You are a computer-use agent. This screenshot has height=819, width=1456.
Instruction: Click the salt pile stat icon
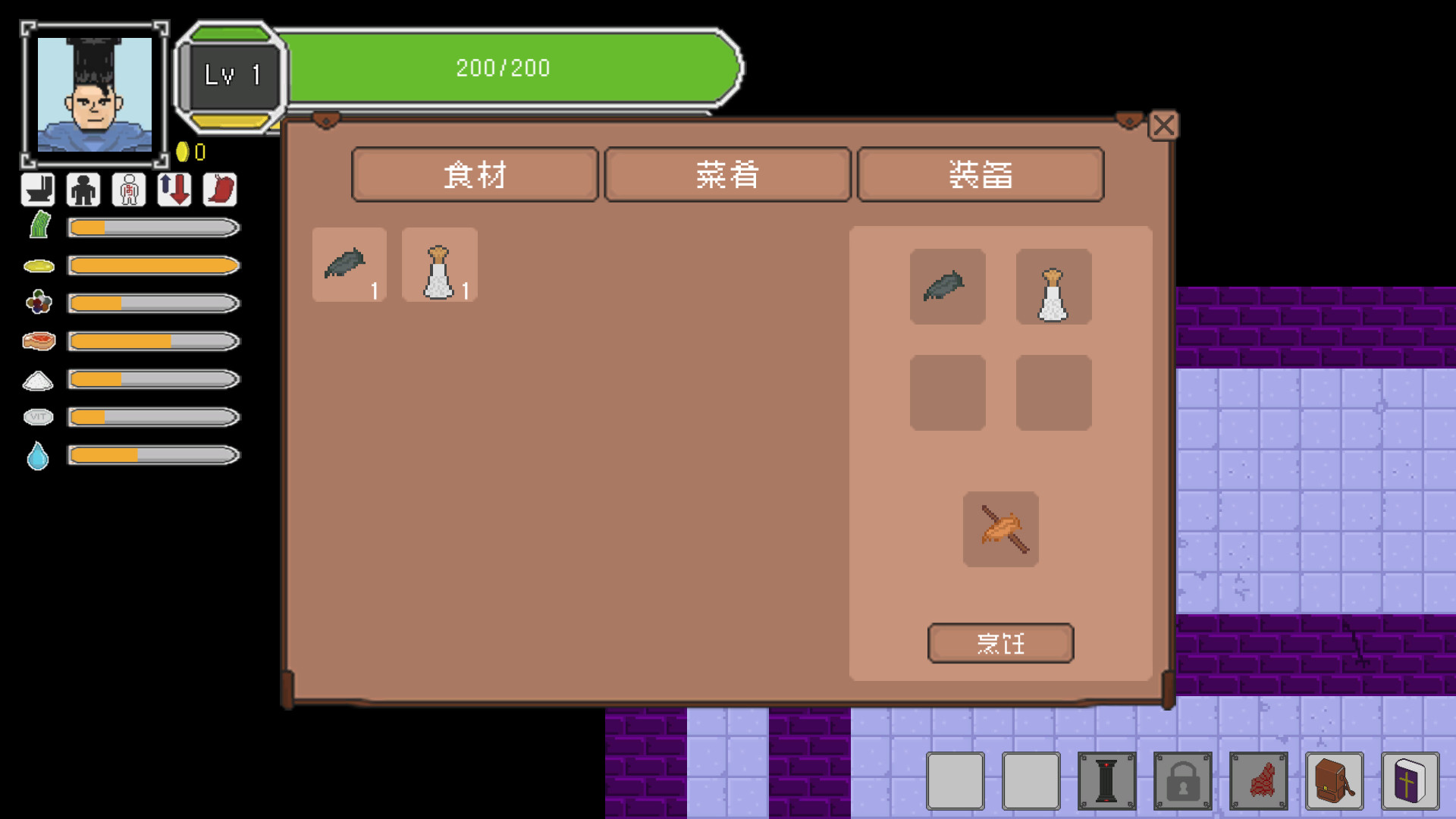click(37, 379)
